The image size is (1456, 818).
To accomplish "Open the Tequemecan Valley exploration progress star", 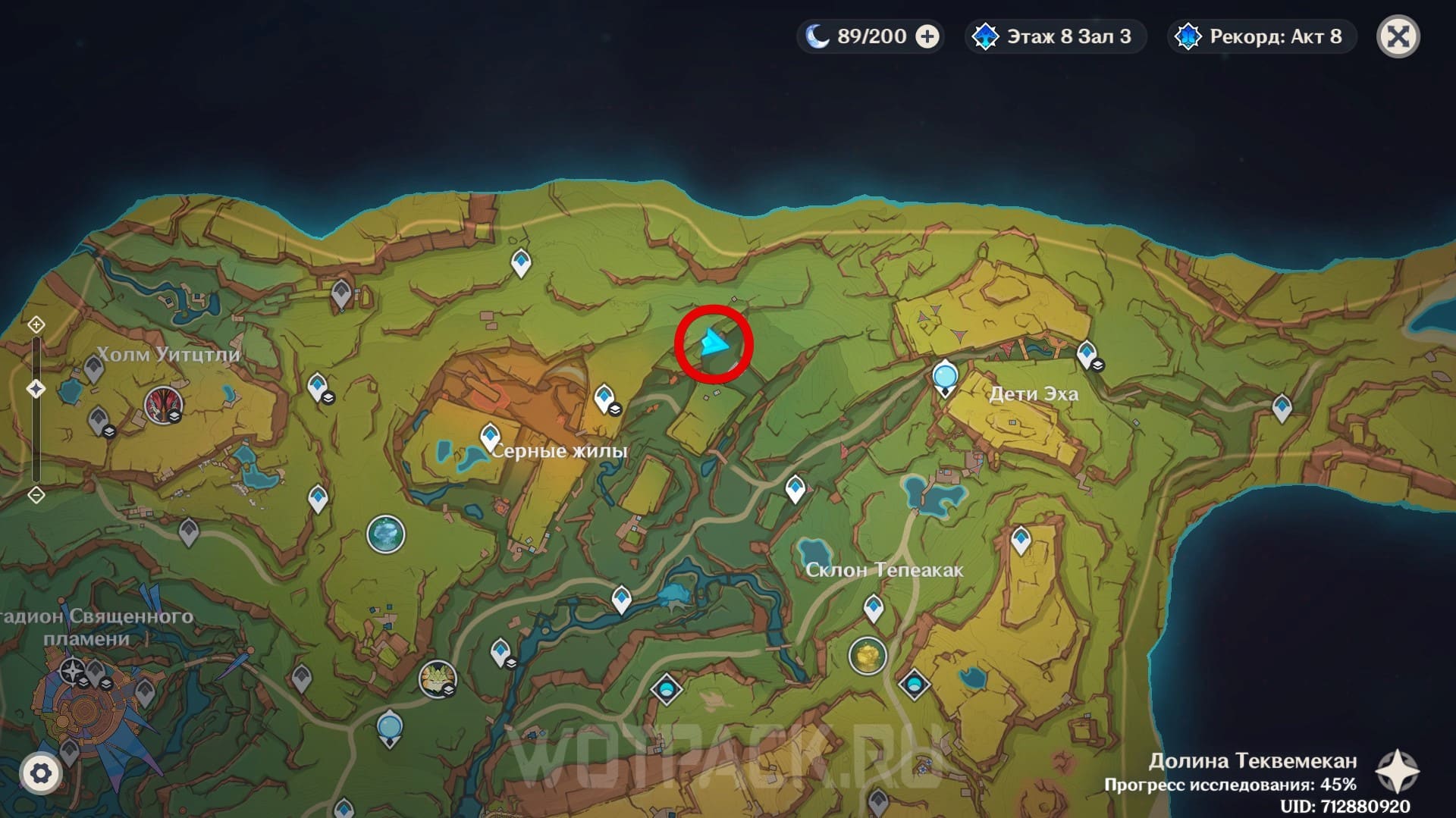I will point(1397,772).
